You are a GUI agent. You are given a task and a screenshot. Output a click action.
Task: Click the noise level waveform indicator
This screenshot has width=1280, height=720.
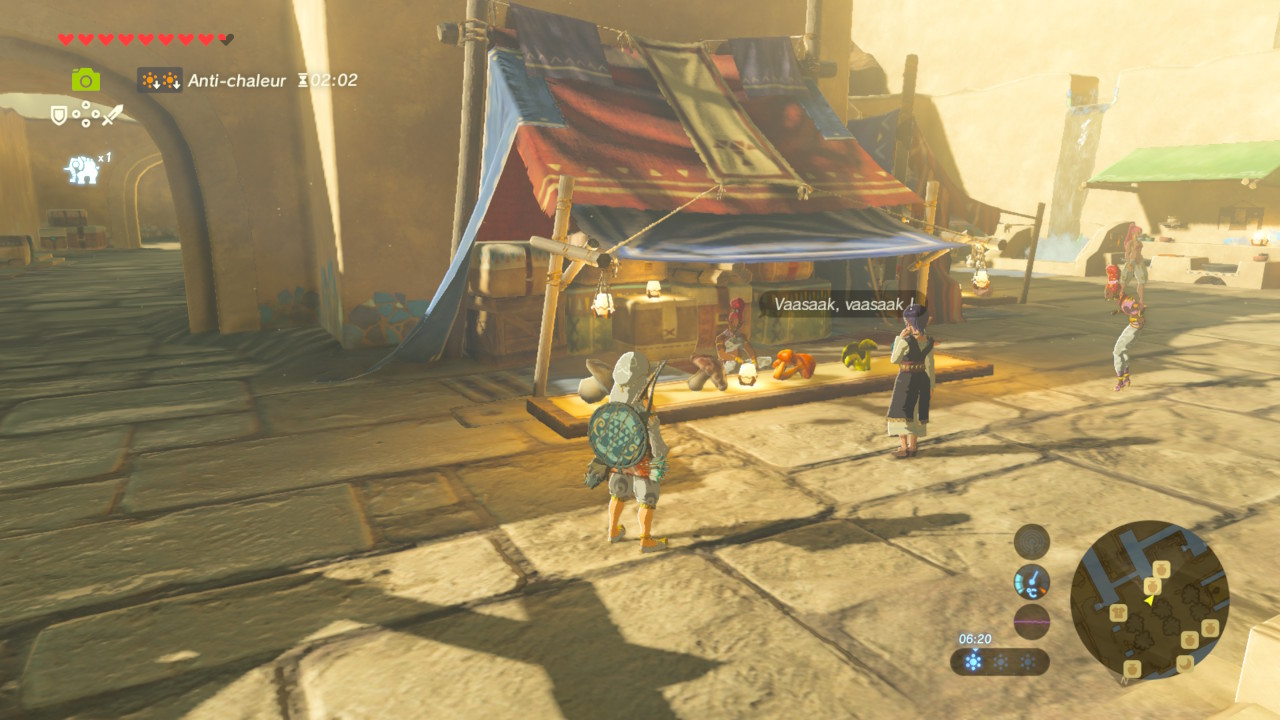point(1032,621)
